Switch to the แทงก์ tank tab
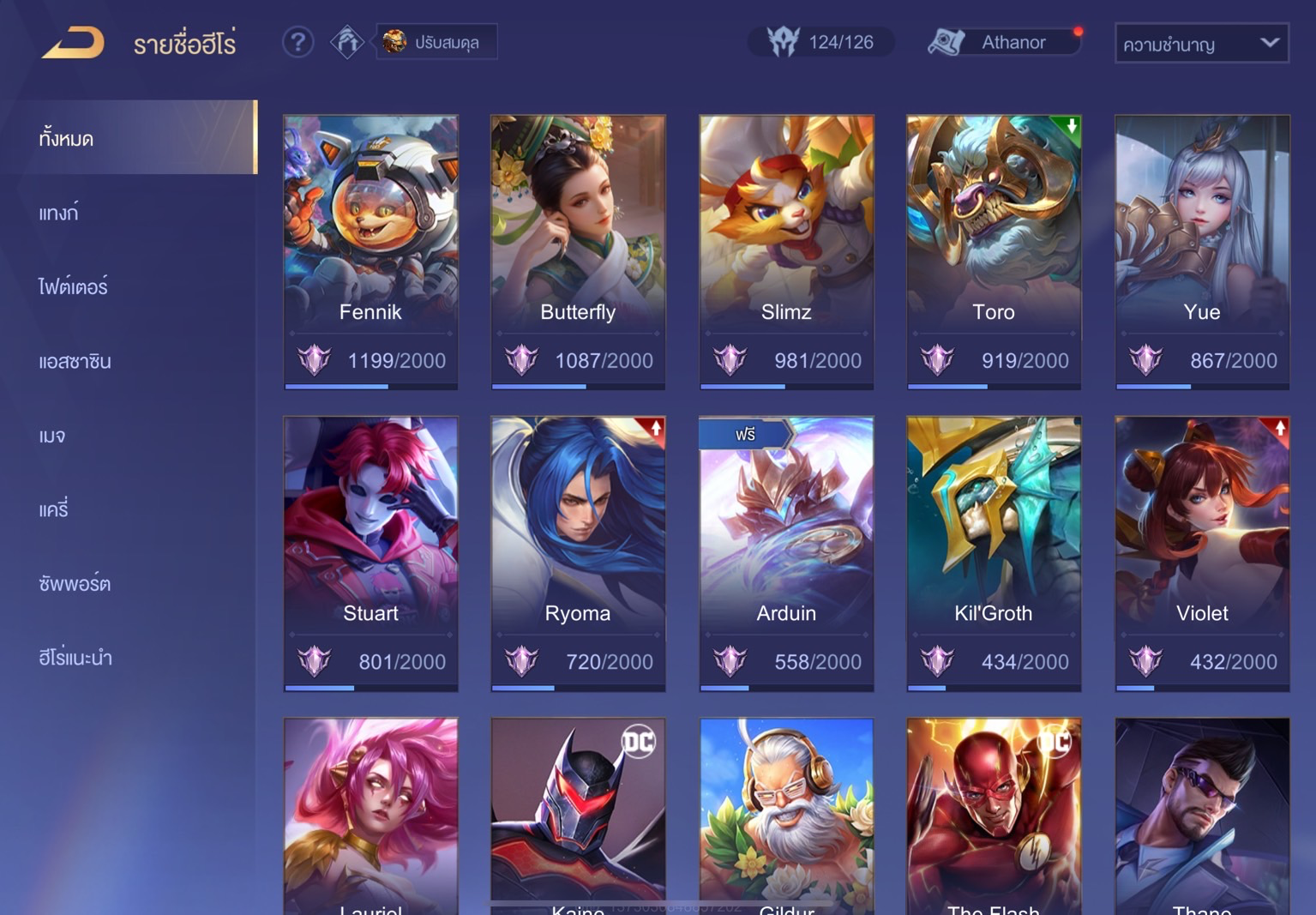The width and height of the screenshot is (1316, 915). coord(59,213)
